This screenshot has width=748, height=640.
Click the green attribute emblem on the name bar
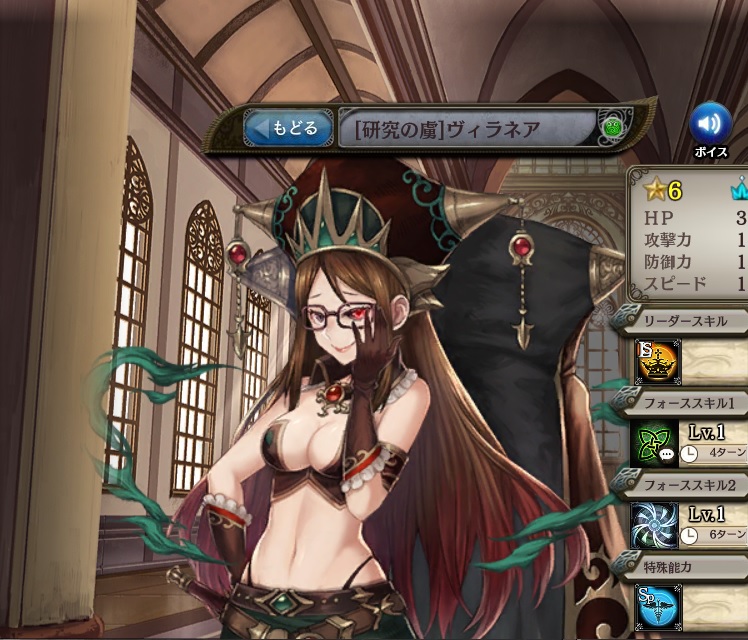point(613,128)
